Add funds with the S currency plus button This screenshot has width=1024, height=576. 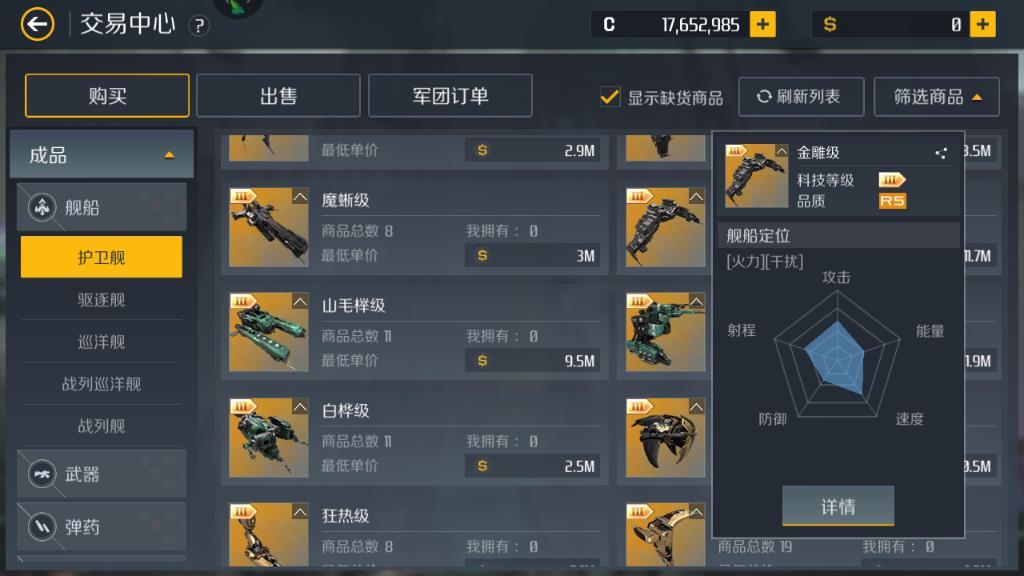983,24
